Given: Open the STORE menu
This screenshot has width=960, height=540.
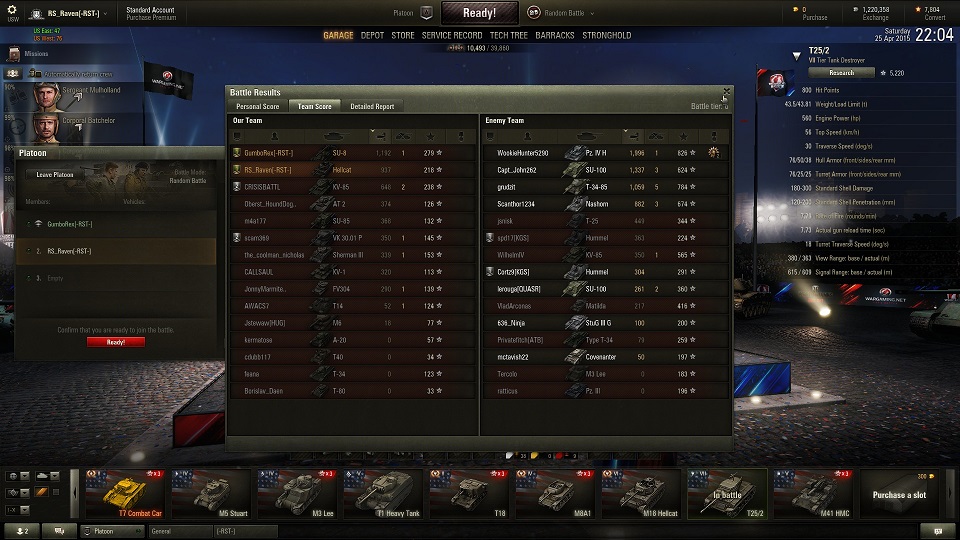Looking at the screenshot, I should 402,35.
